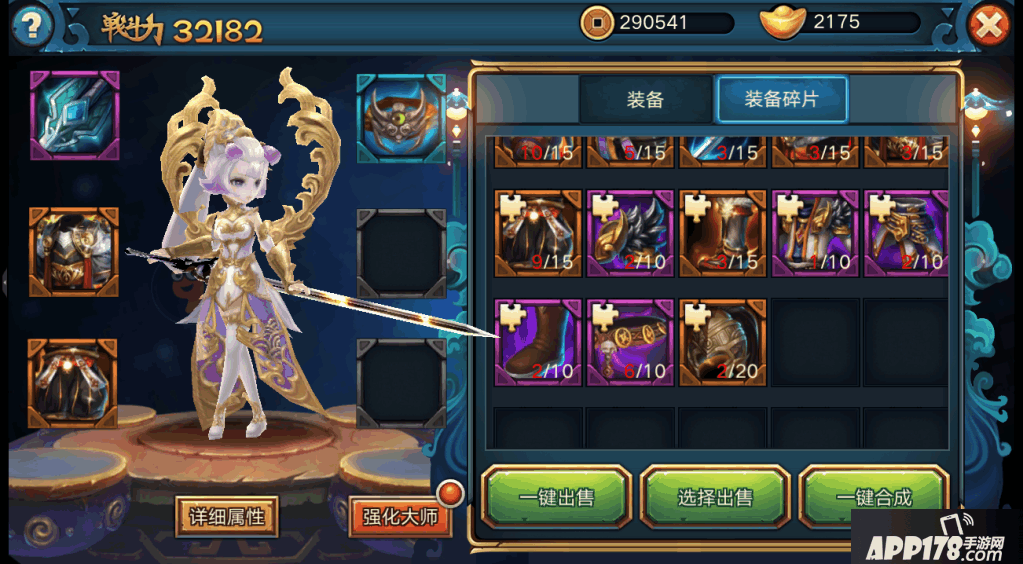This screenshot has height=564, width=1023.
Task: Choose the 选择出售 button
Action: click(715, 497)
